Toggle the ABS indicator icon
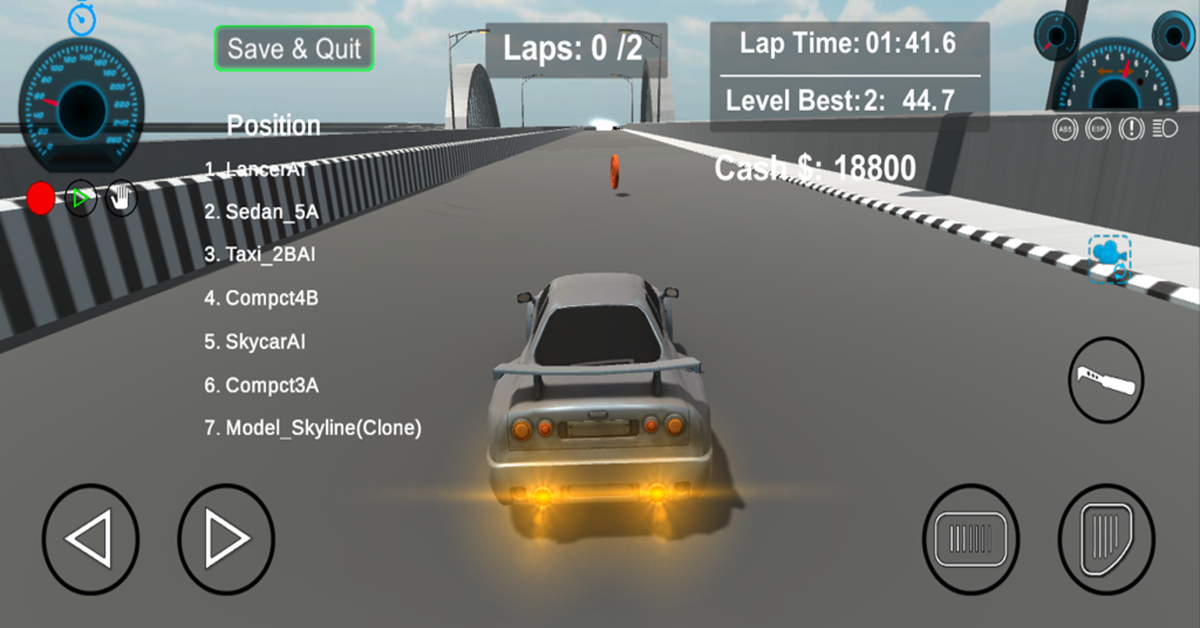This screenshot has width=1200, height=628. click(1064, 128)
